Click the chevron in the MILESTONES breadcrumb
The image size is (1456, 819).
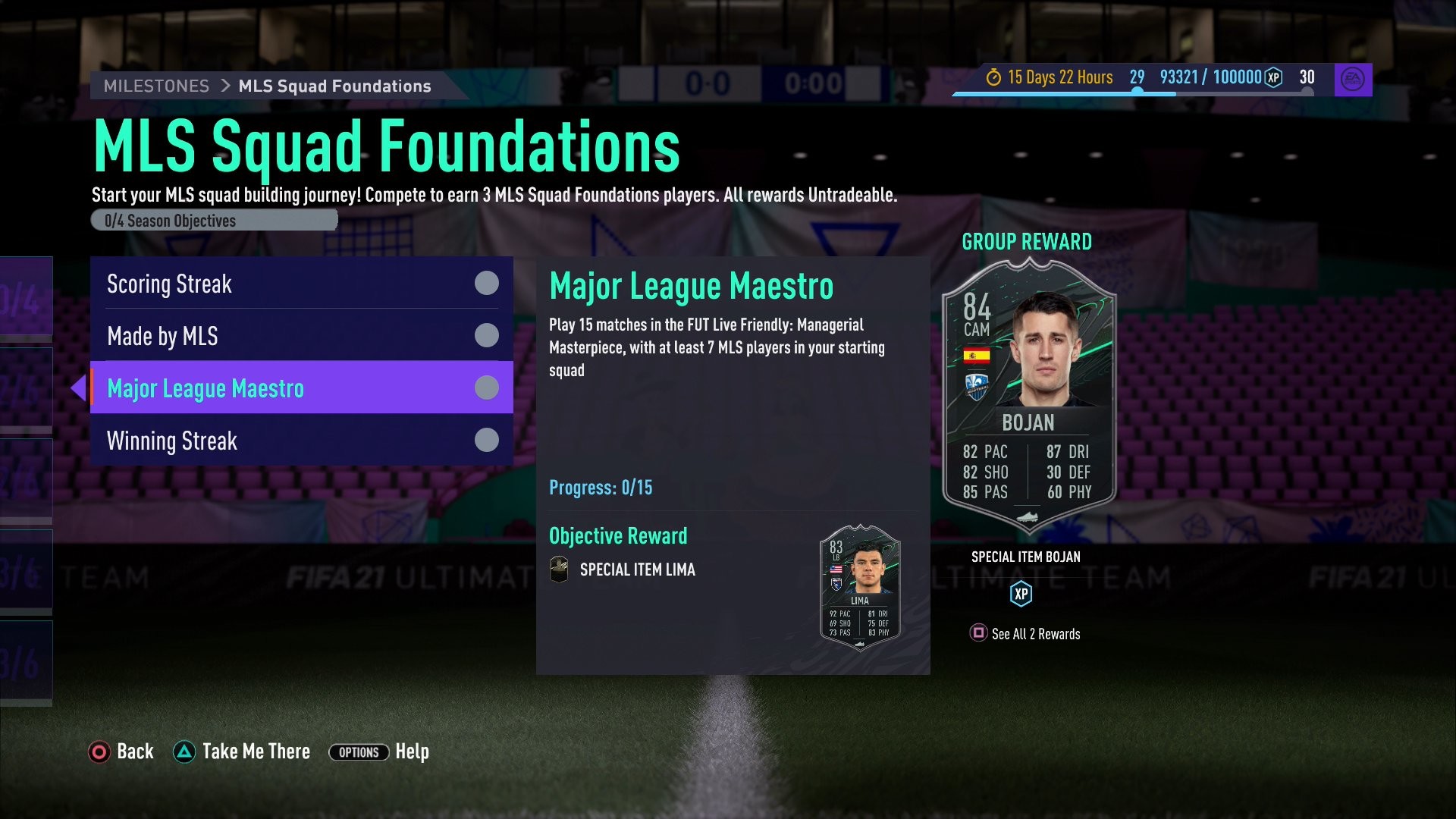224,86
